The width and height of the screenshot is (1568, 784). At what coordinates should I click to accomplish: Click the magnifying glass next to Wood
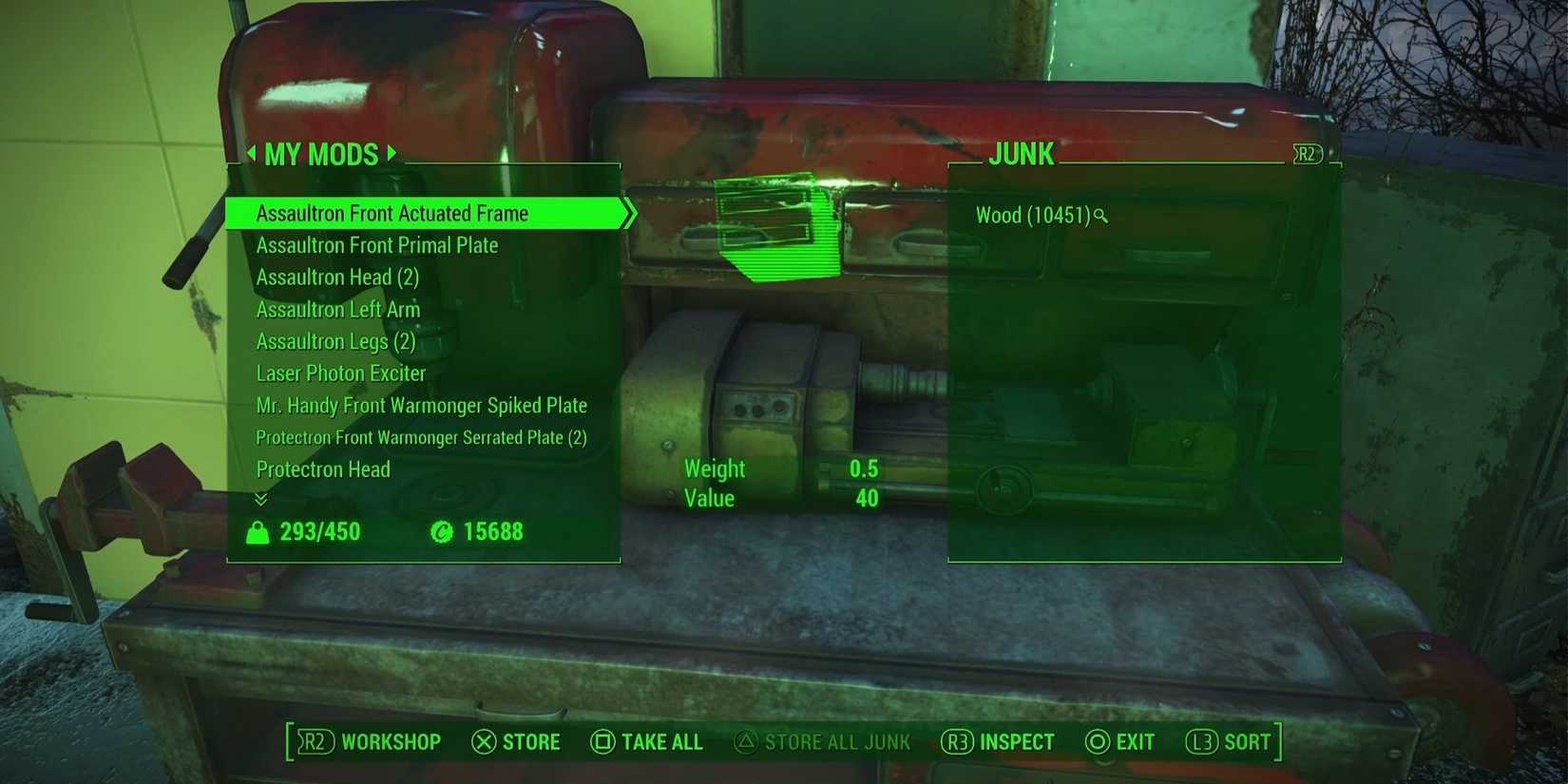point(1100,217)
